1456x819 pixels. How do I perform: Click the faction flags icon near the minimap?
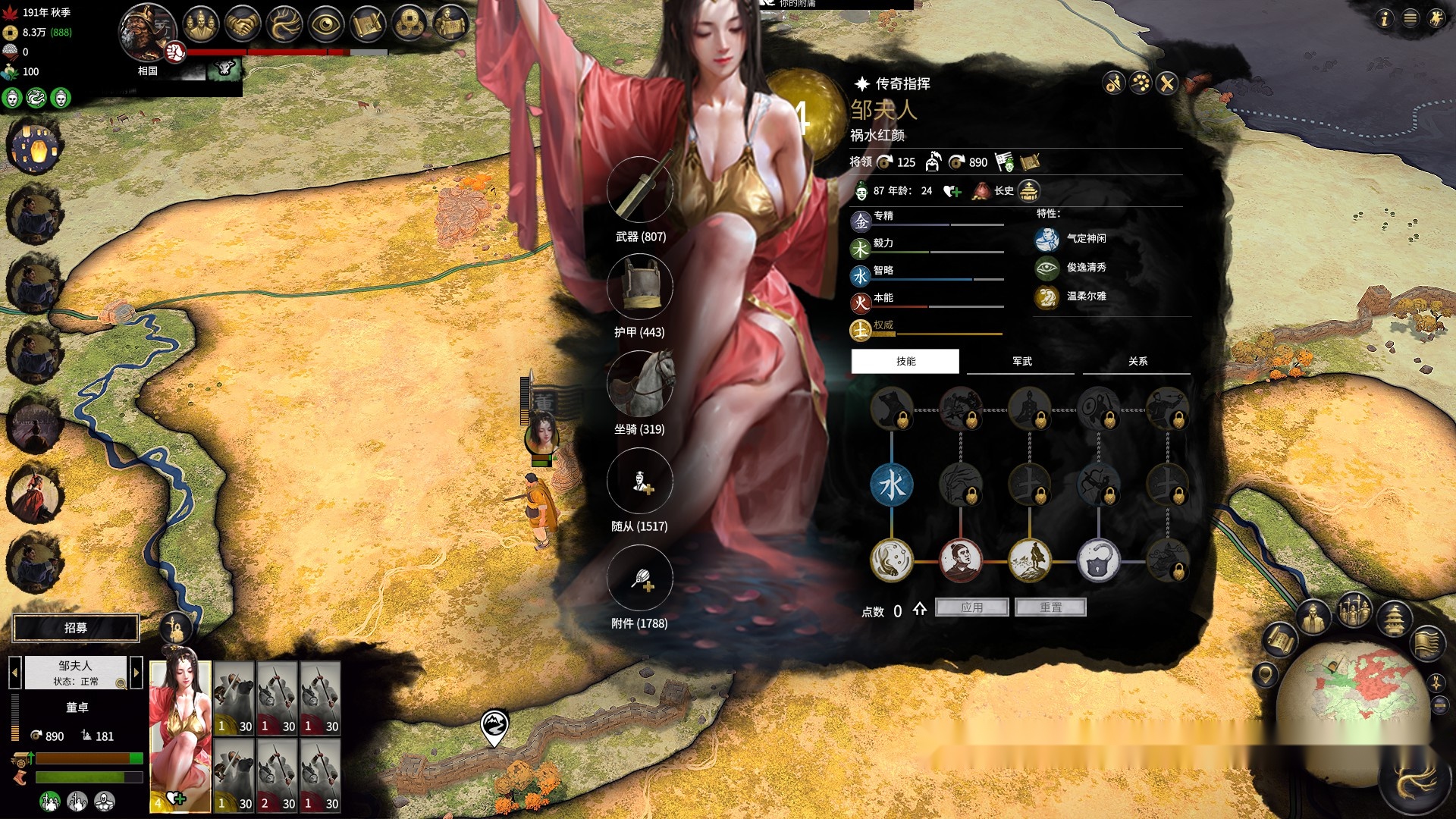[1429, 643]
